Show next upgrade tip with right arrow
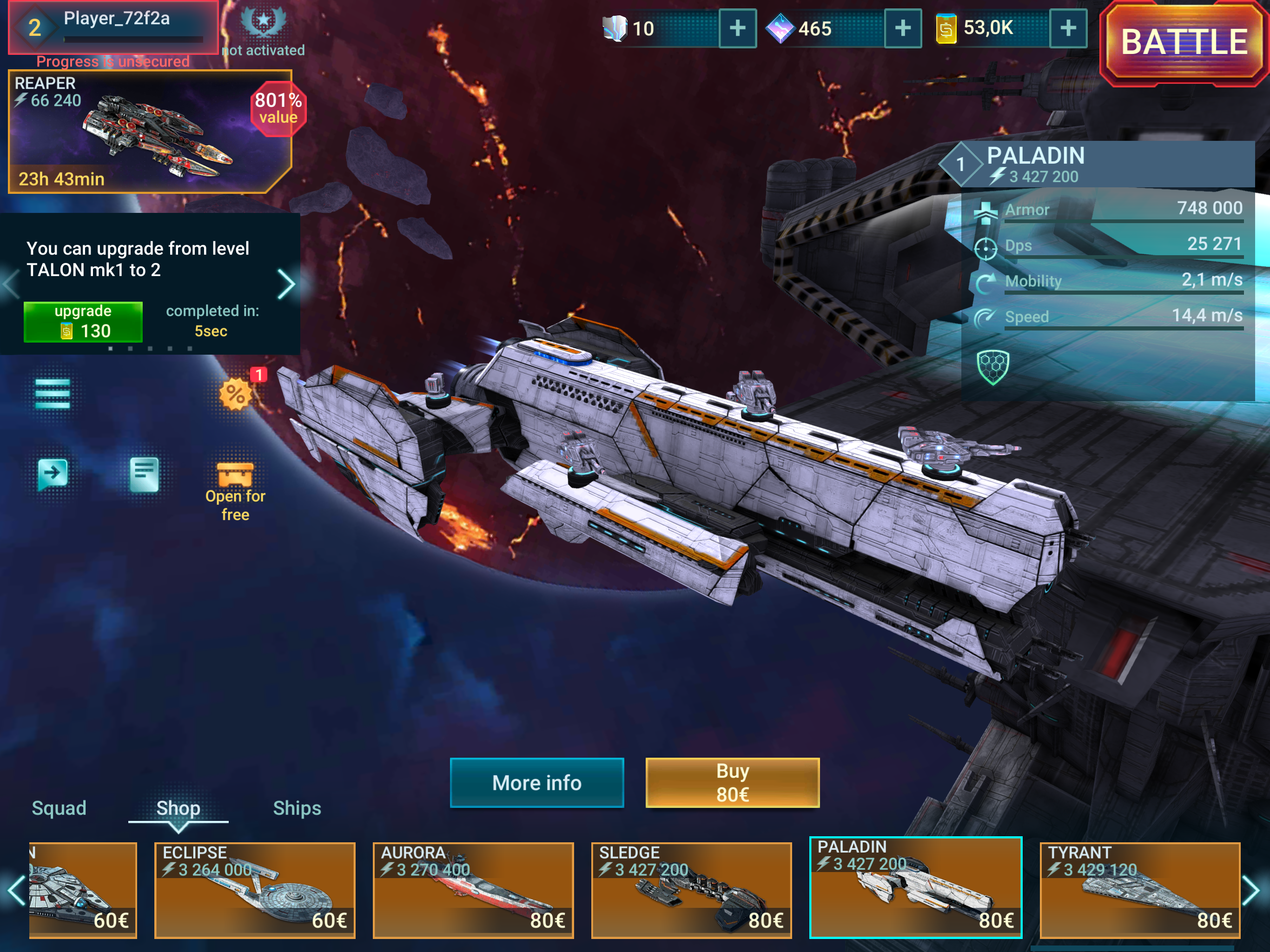1270x952 pixels. click(286, 284)
